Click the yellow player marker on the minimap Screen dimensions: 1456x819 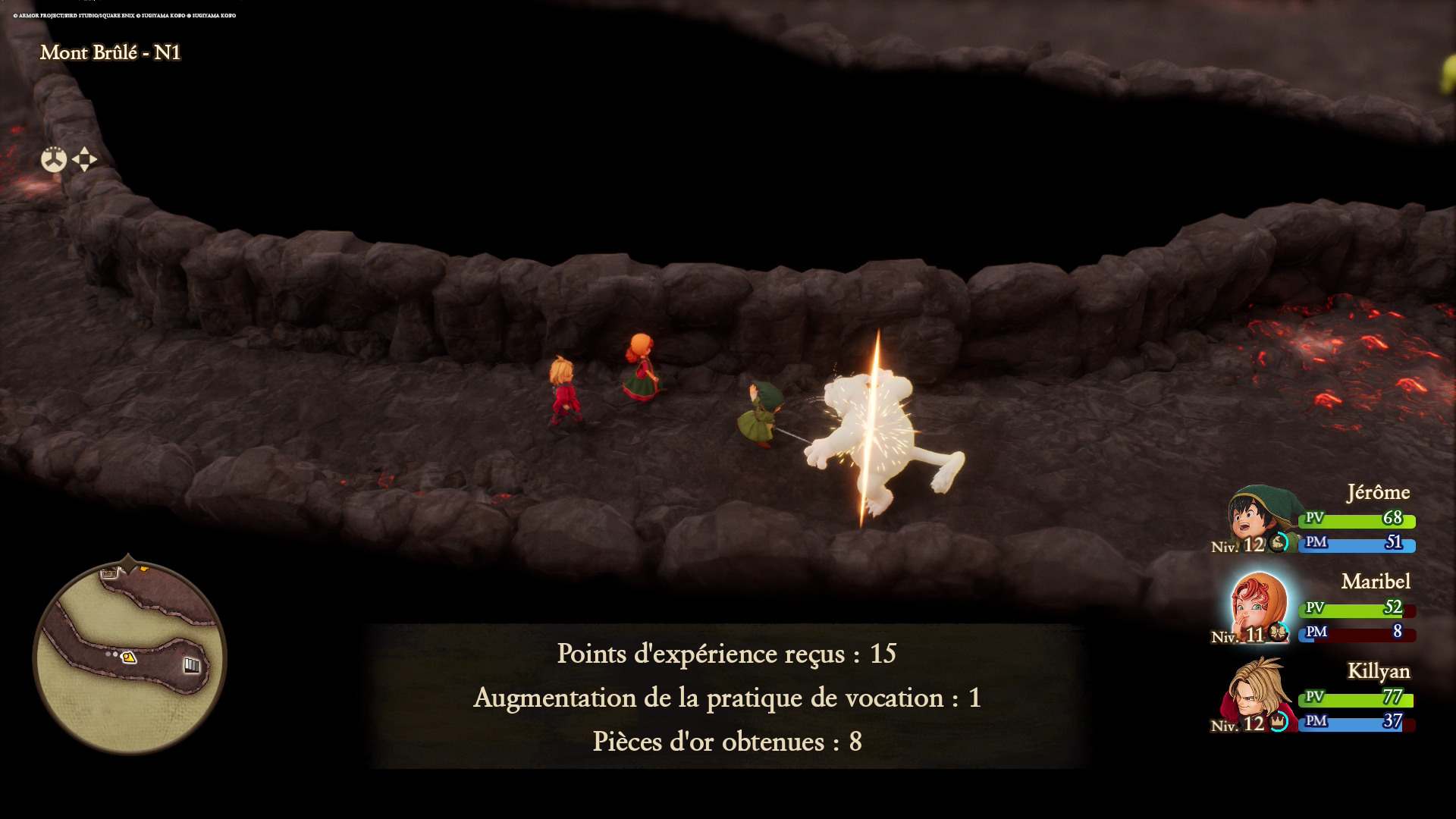coord(129,657)
